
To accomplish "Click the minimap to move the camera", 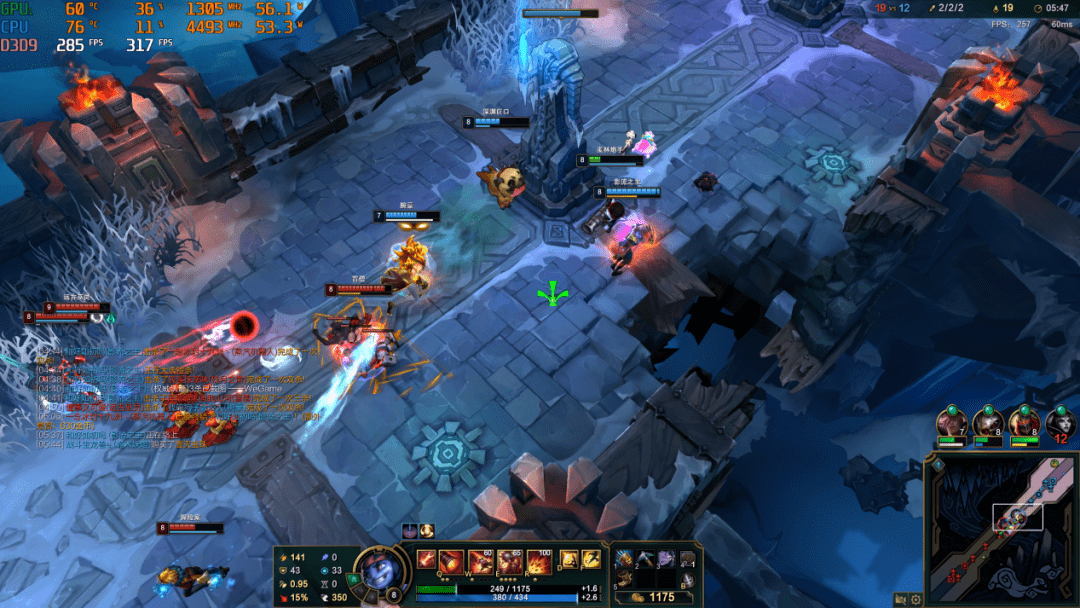I will tap(1000, 530).
